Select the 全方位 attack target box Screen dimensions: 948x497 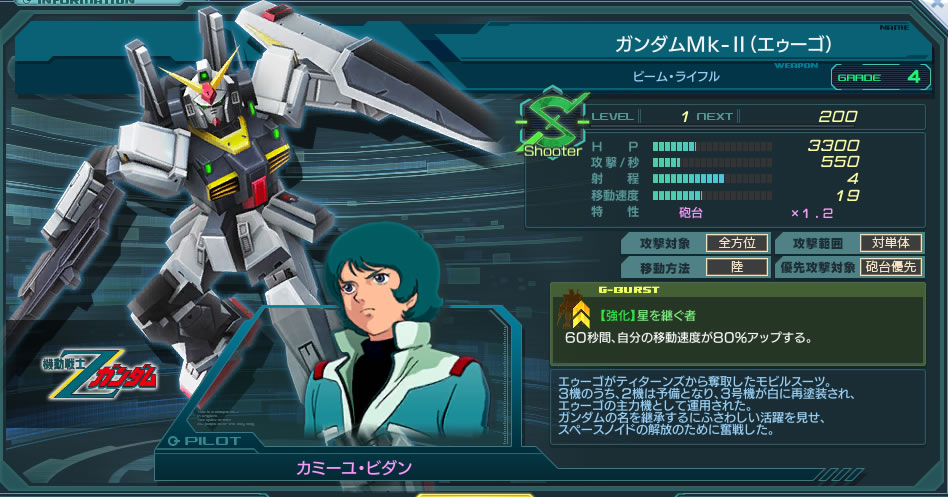coord(737,243)
